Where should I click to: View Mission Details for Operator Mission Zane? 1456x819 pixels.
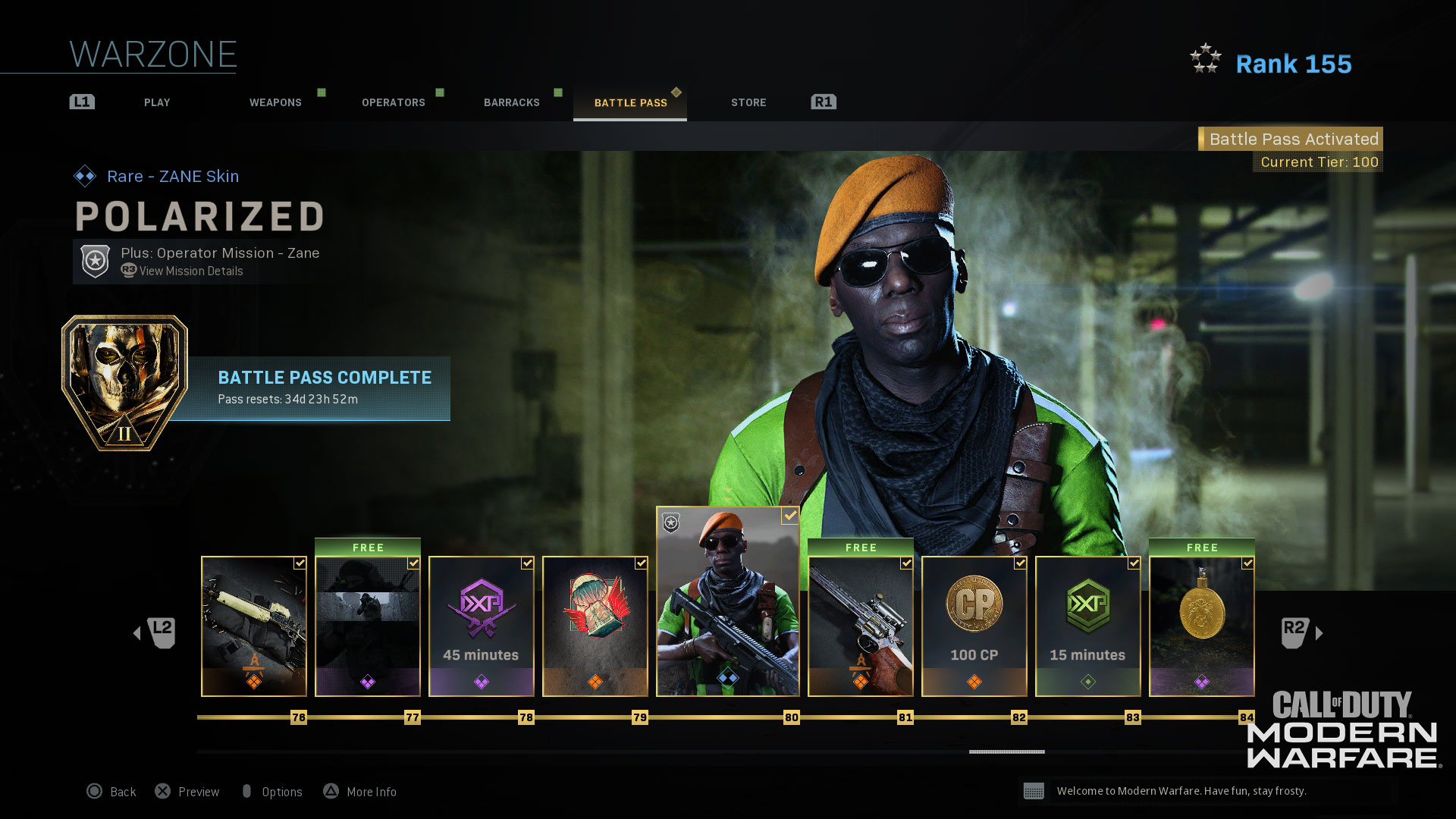[190, 271]
